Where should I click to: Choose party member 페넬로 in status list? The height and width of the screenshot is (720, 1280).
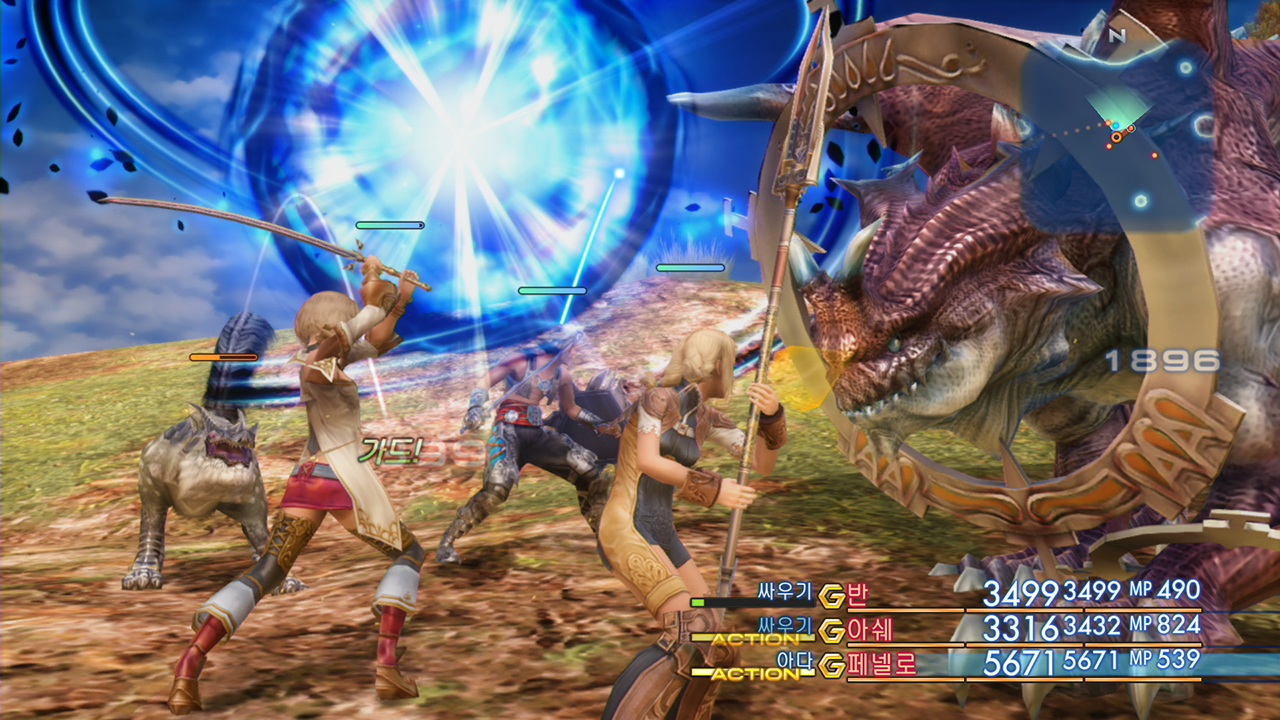(882, 664)
